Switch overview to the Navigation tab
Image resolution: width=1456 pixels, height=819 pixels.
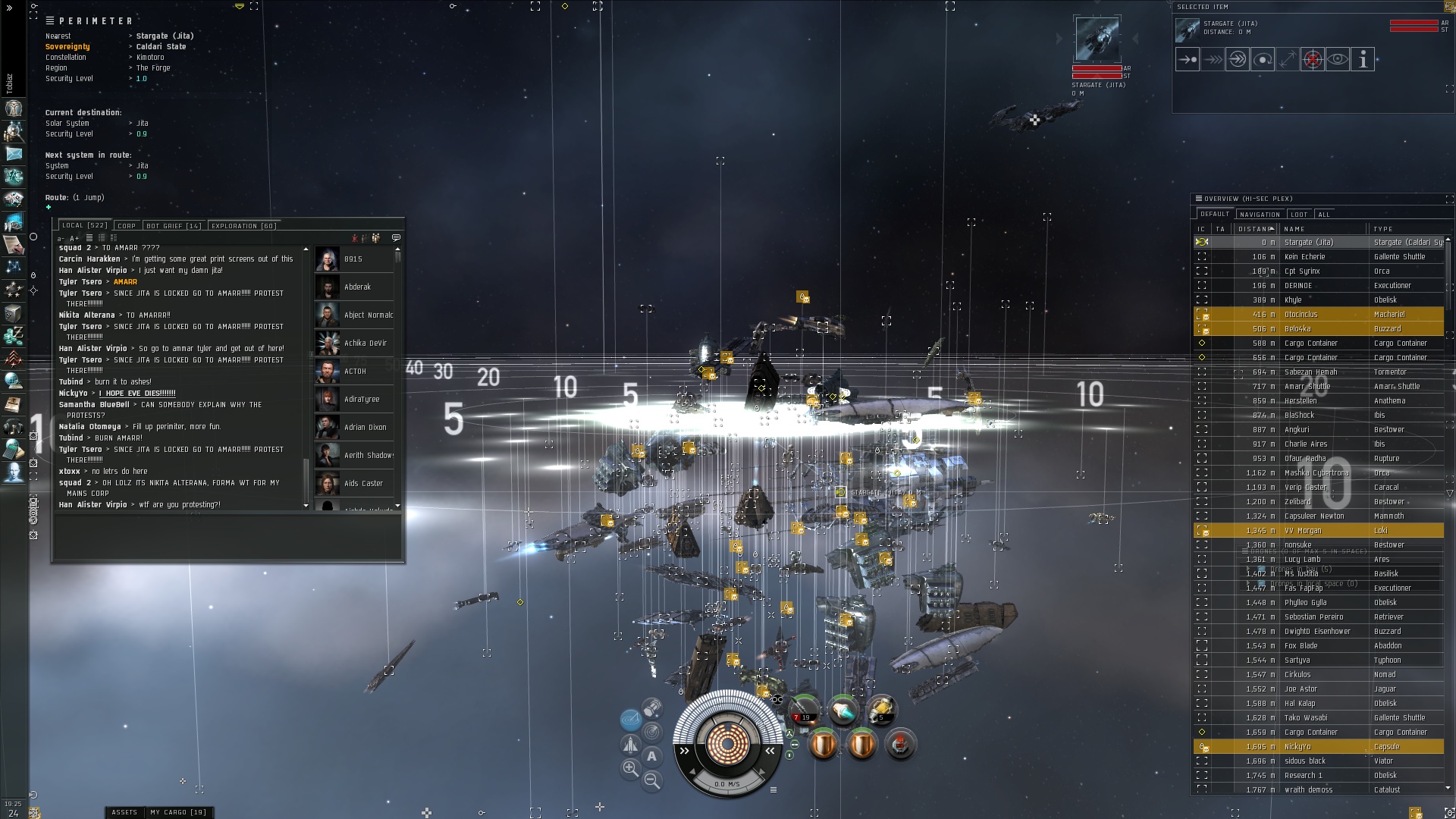(1260, 215)
